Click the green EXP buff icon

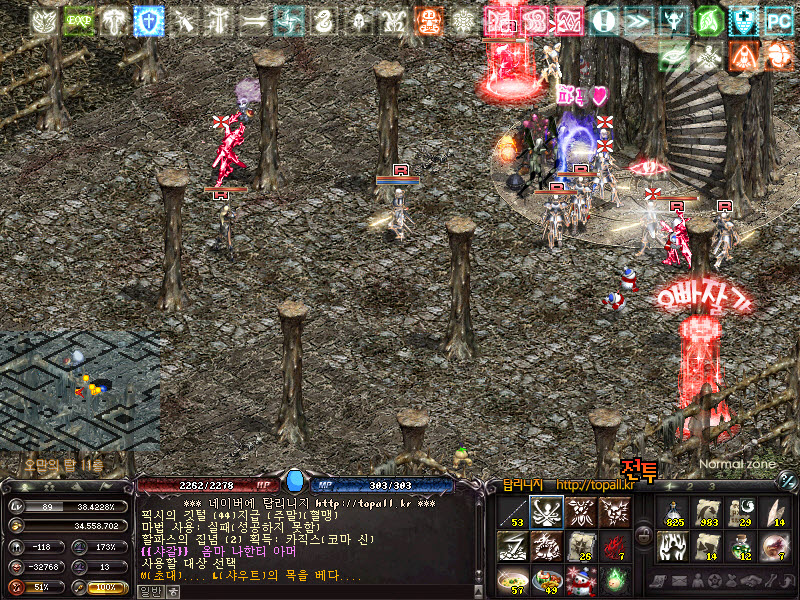79,20
